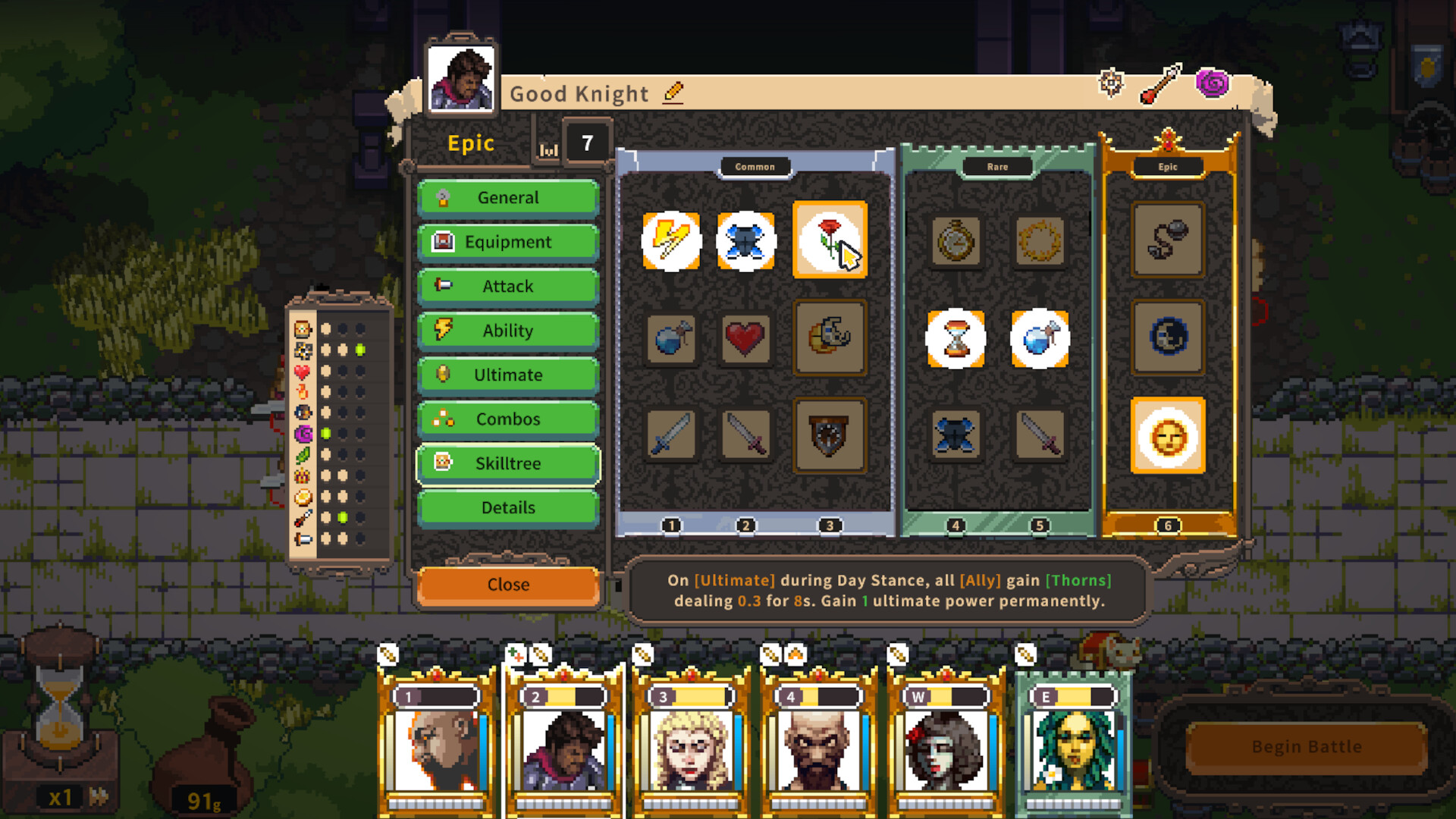Pick the sun face skill in the Epic column
Image resolution: width=1456 pixels, height=819 pixels.
tap(1168, 436)
